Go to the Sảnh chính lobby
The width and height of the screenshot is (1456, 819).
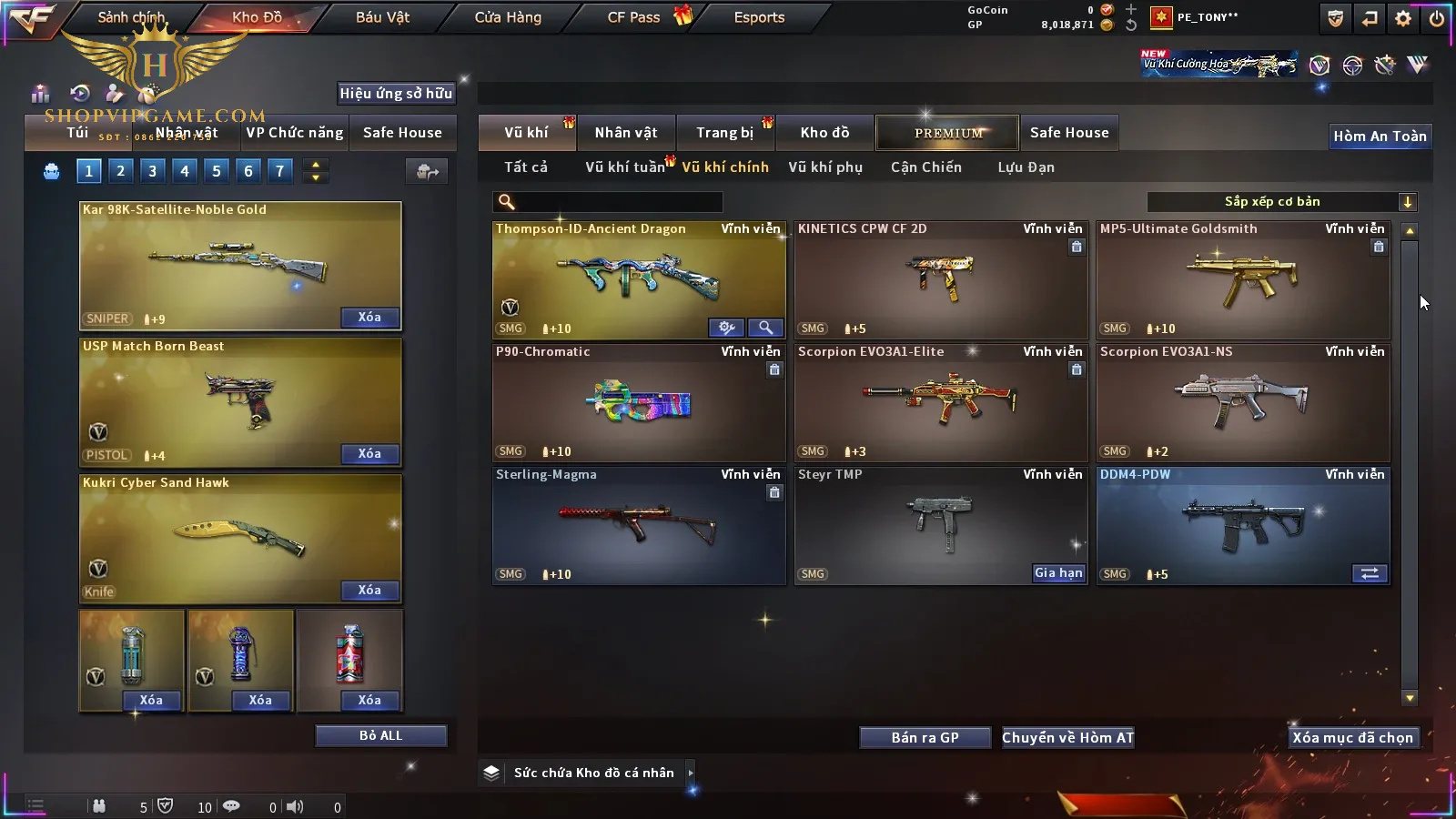[131, 17]
